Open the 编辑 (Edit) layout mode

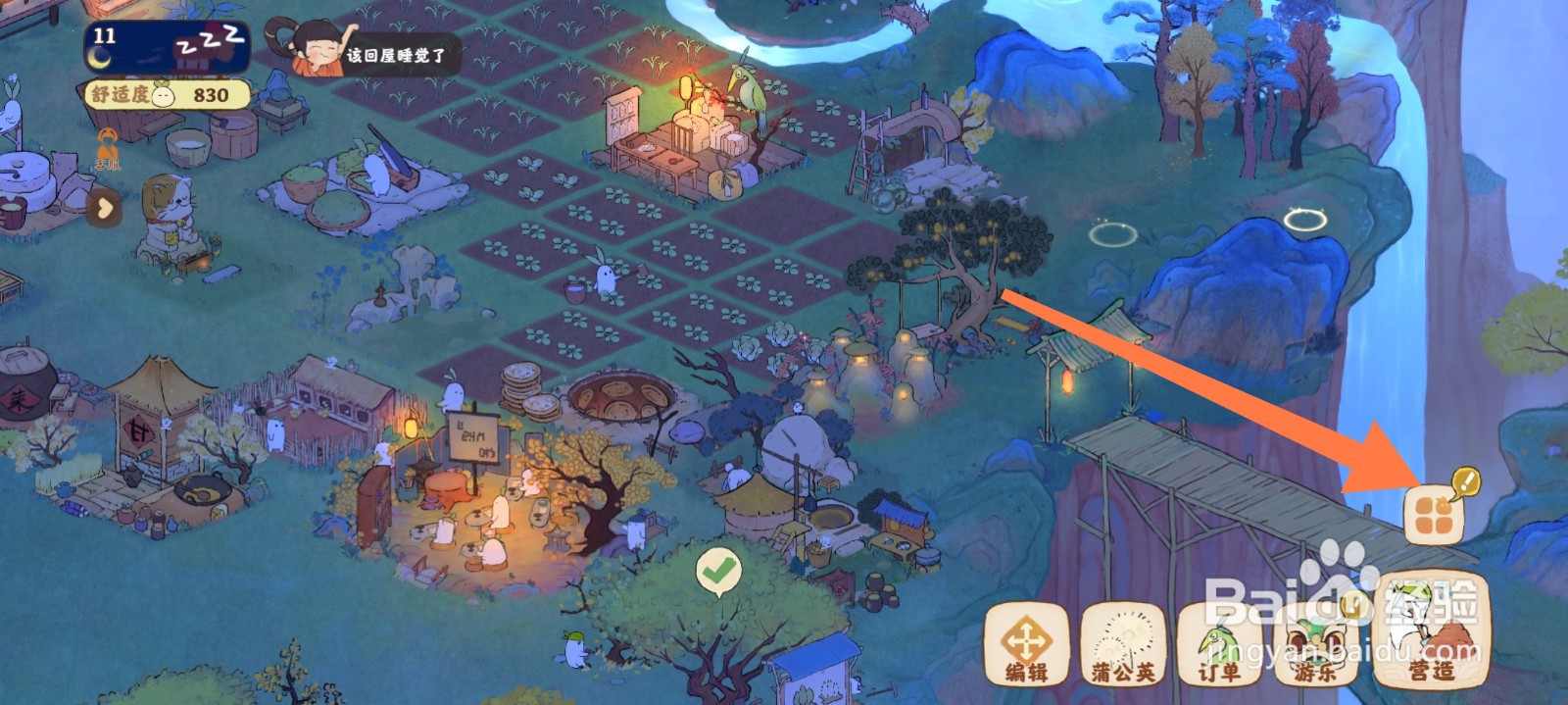(1026, 644)
